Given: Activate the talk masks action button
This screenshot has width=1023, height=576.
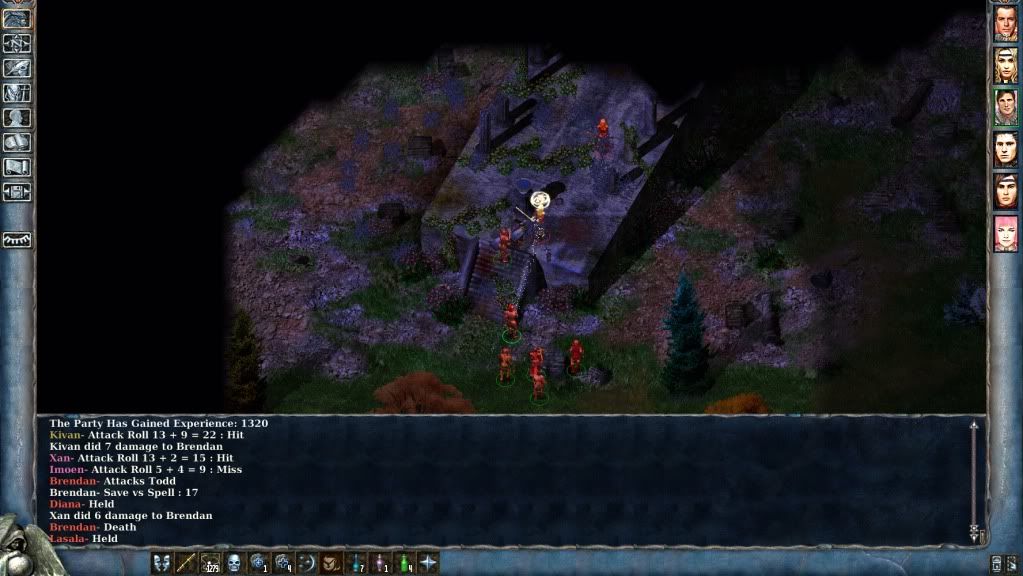Looking at the screenshot, I should point(161,563).
